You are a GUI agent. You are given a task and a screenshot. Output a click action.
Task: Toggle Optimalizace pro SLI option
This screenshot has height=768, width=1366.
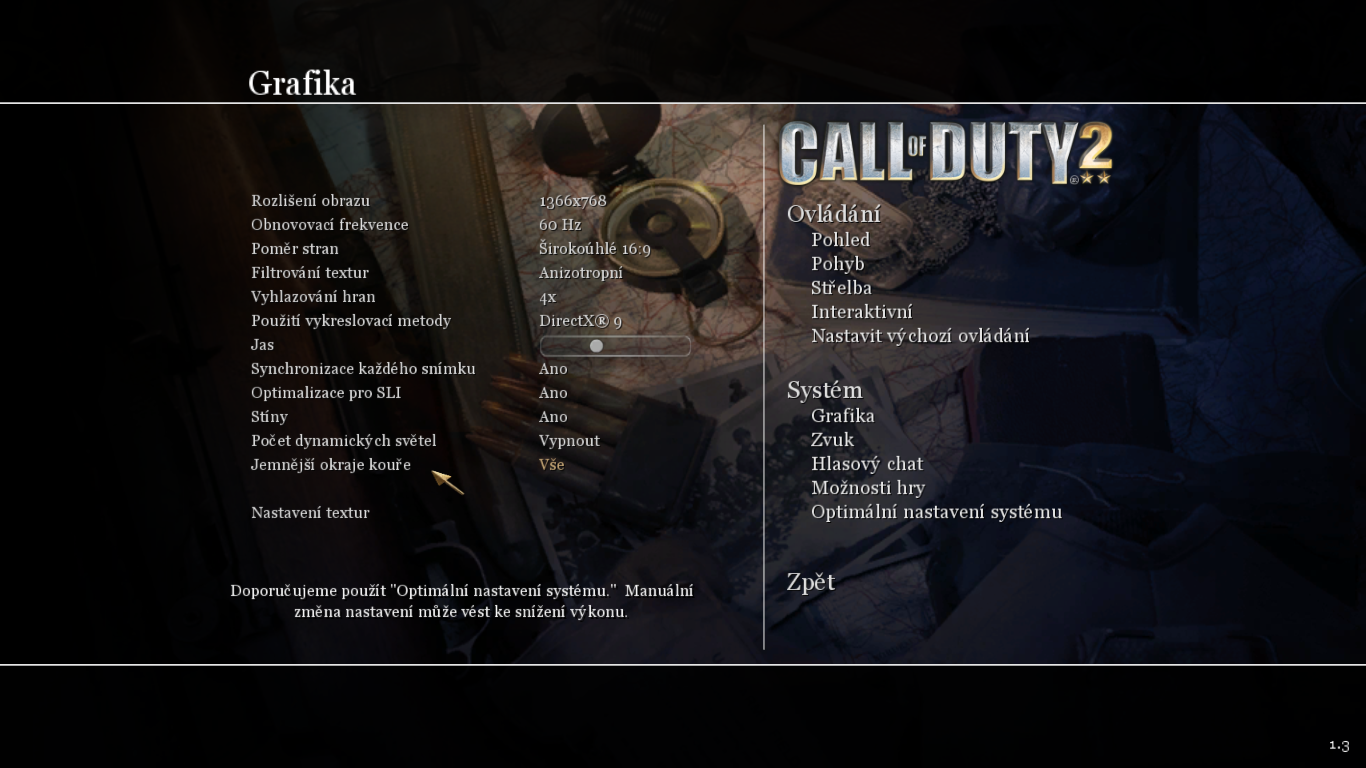[x=553, y=393]
